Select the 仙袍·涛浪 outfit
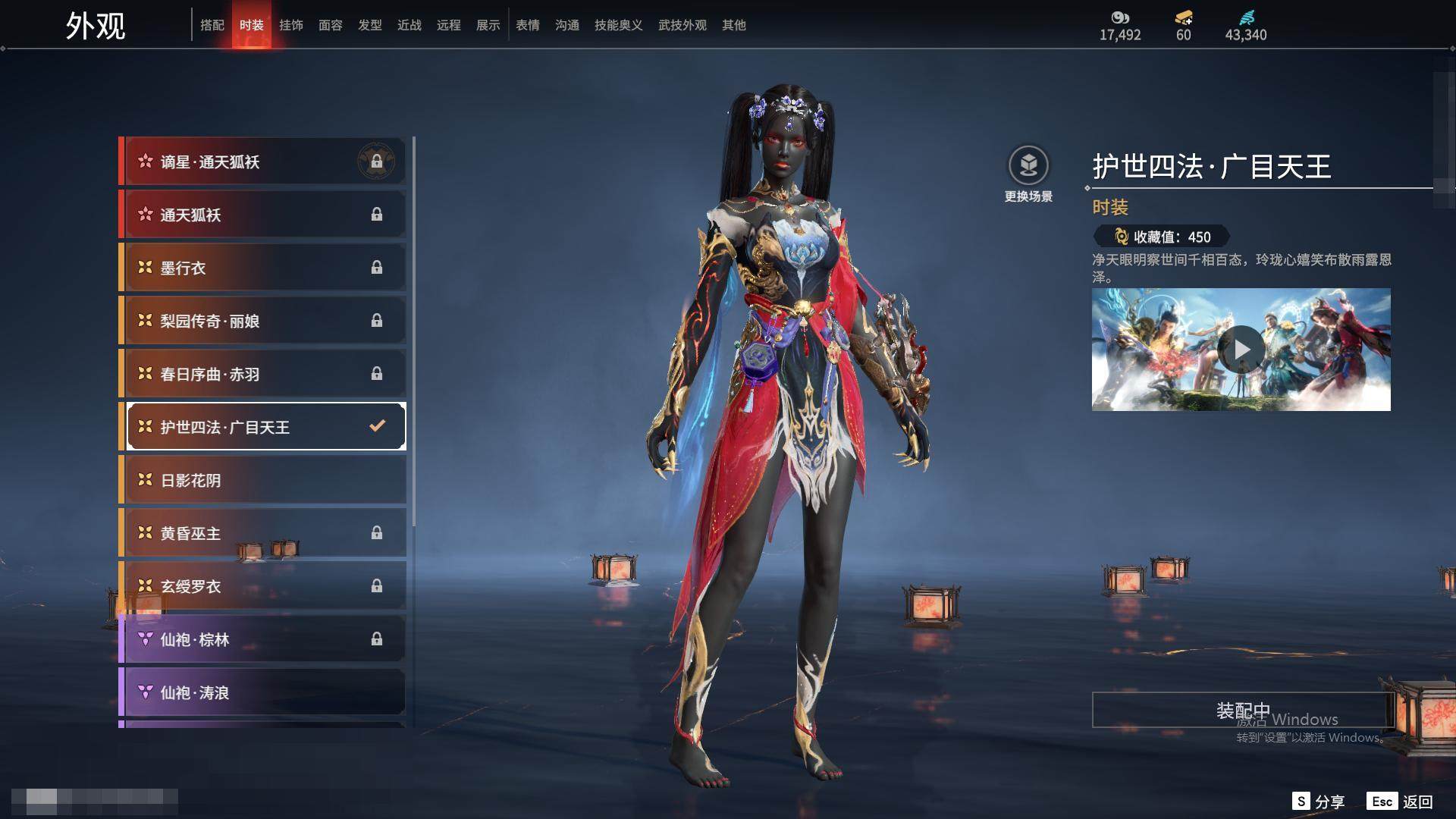1456x819 pixels. [x=263, y=692]
